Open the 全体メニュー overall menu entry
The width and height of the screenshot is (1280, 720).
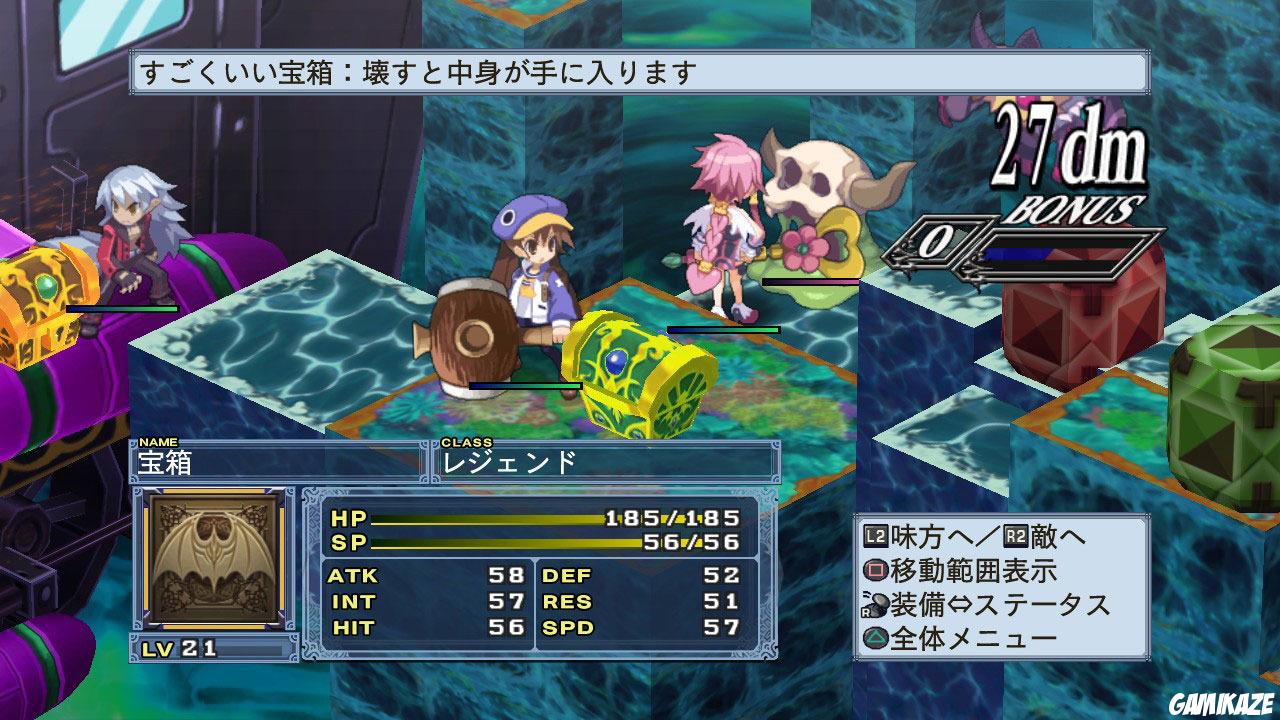point(960,638)
